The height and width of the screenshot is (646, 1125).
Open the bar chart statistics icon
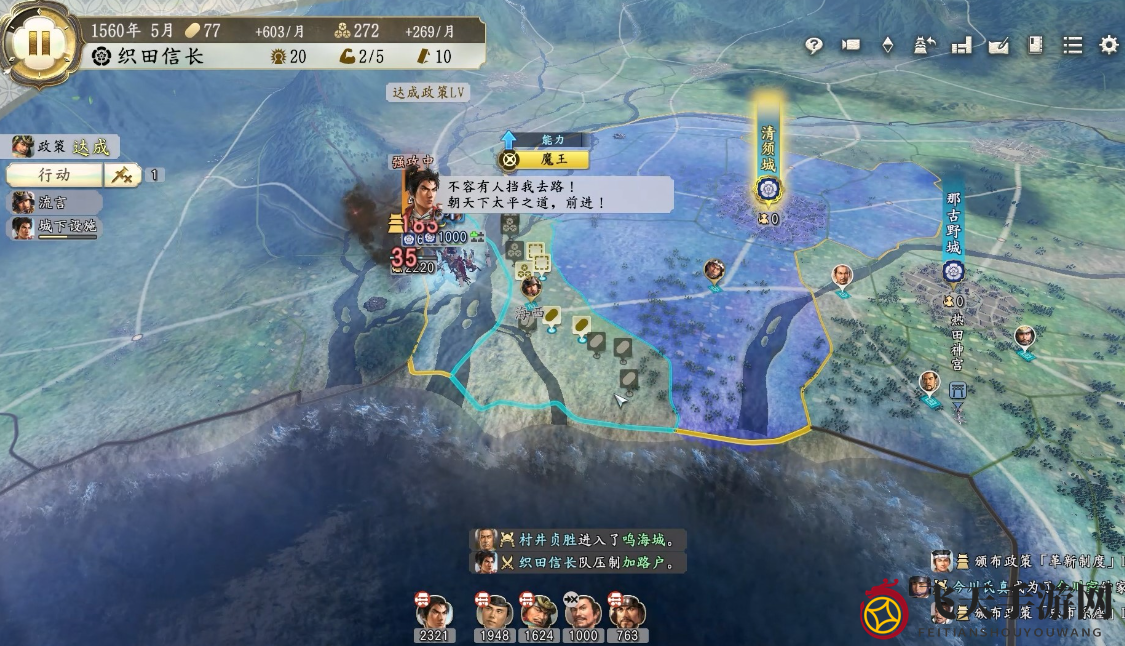tap(961, 45)
